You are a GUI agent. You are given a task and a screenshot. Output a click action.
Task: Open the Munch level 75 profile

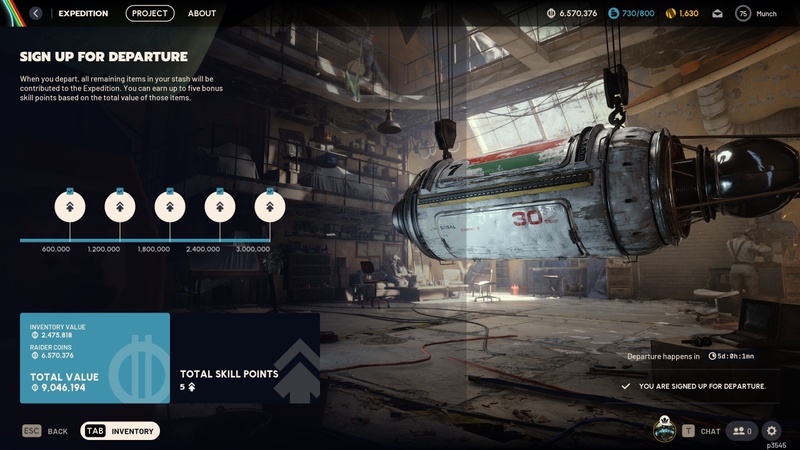click(x=757, y=14)
